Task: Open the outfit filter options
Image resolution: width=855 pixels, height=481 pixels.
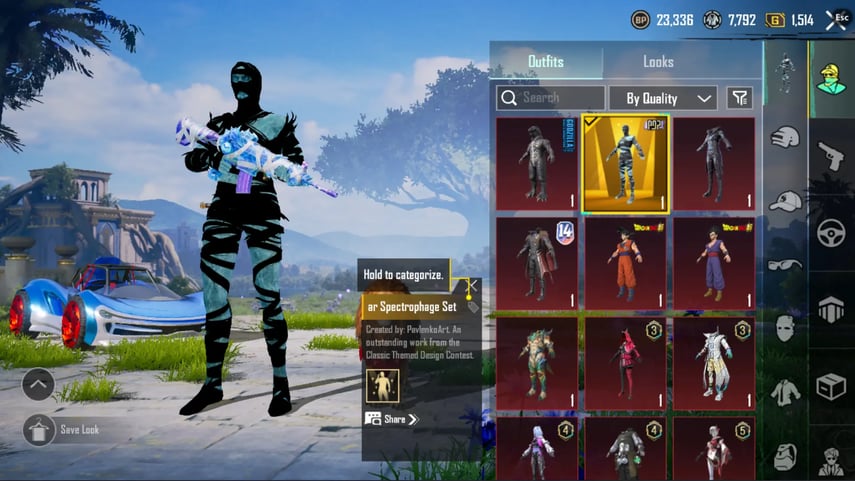Action: coord(739,98)
